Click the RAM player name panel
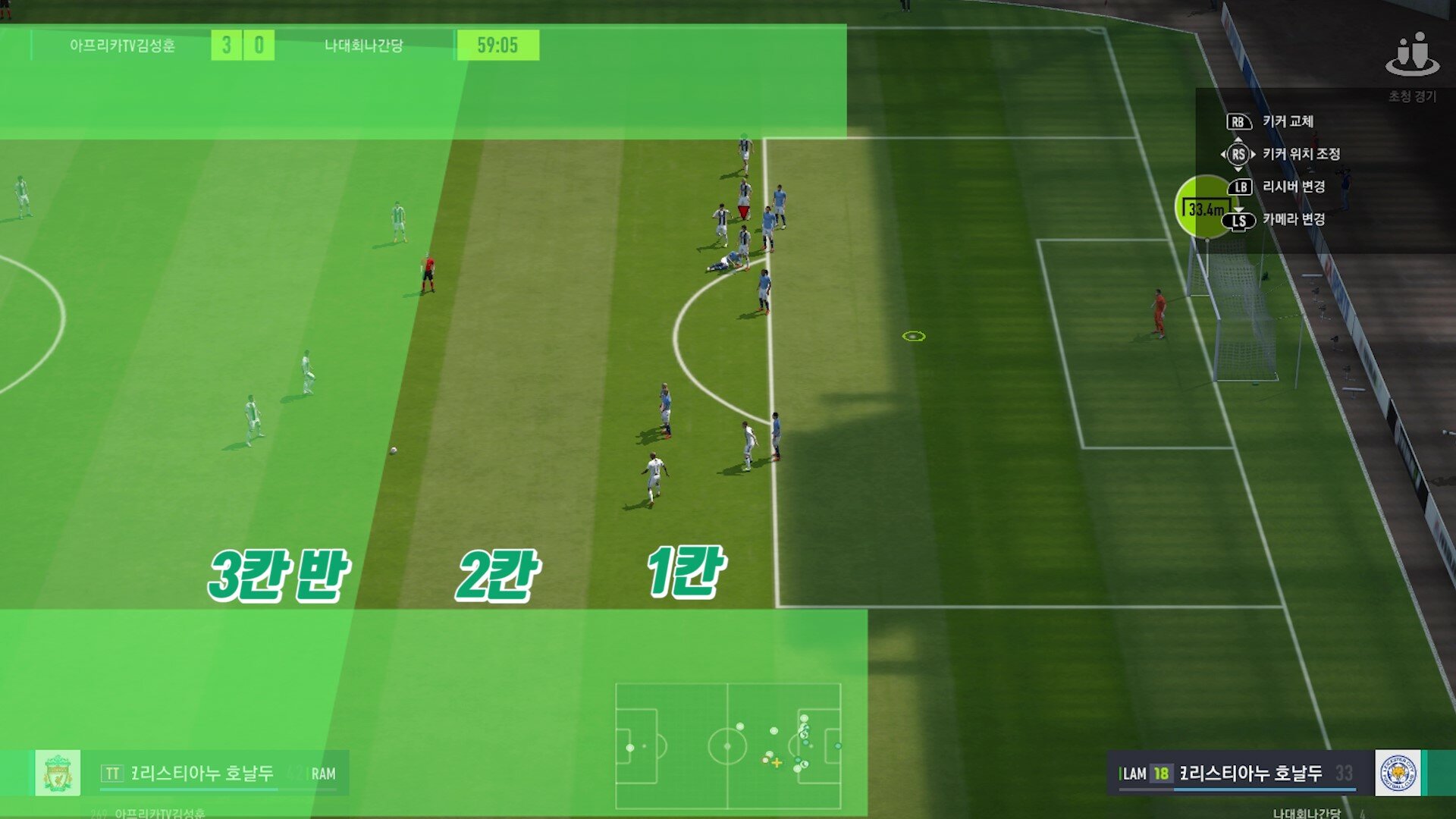1456x819 pixels. [220, 773]
